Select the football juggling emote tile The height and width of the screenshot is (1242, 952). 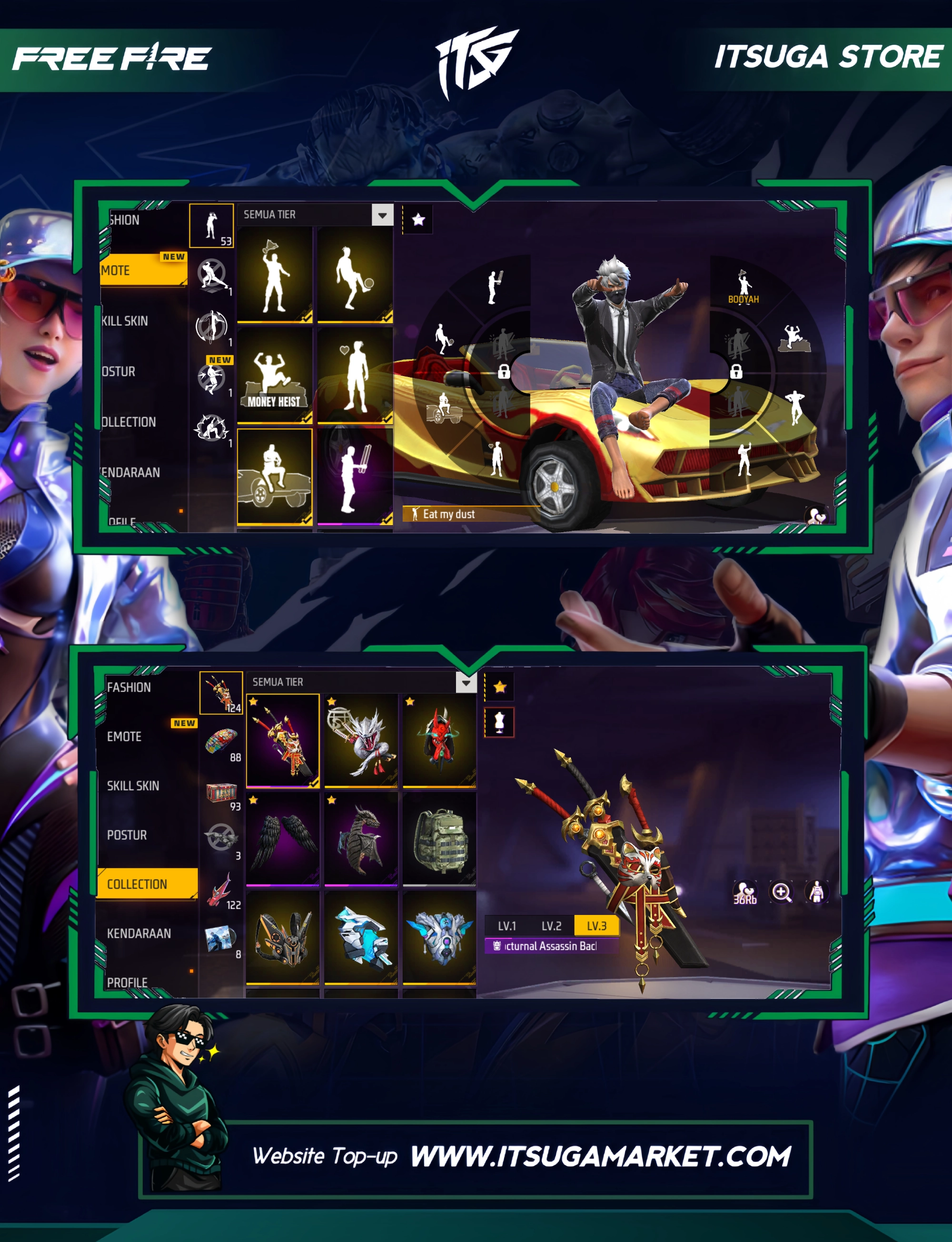click(355, 275)
